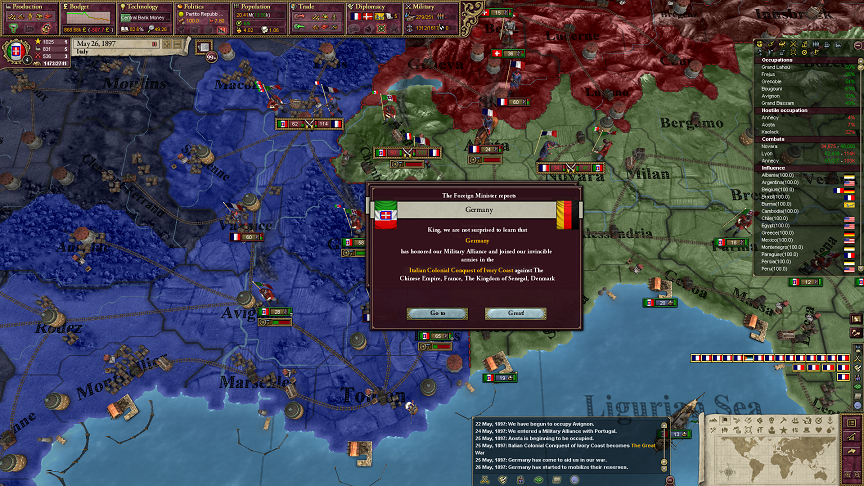Screen dimensions: 864x486
Task: Open the Trade panel
Action: [x=318, y=6]
